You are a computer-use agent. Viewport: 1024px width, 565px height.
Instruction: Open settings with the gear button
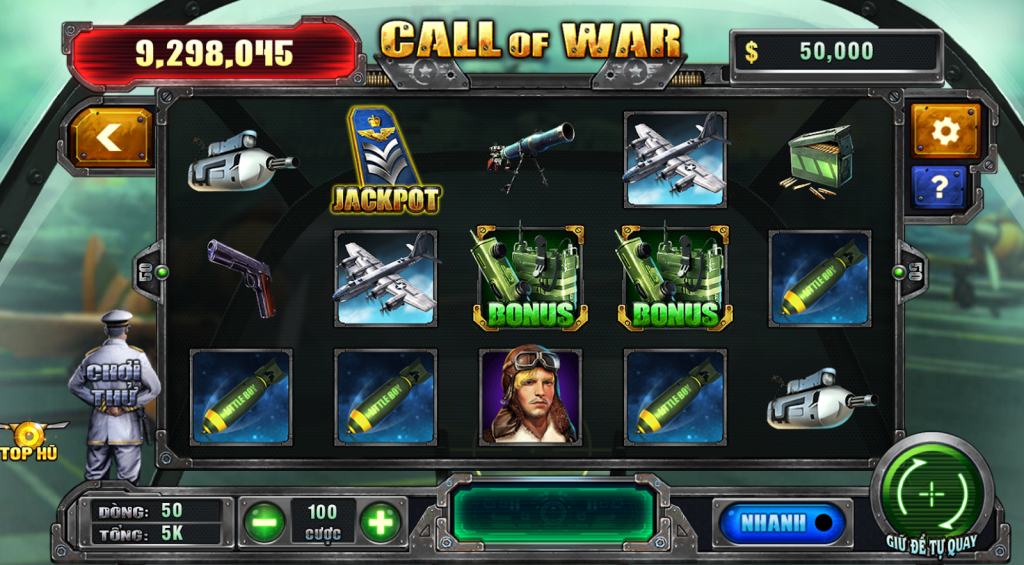[x=944, y=130]
